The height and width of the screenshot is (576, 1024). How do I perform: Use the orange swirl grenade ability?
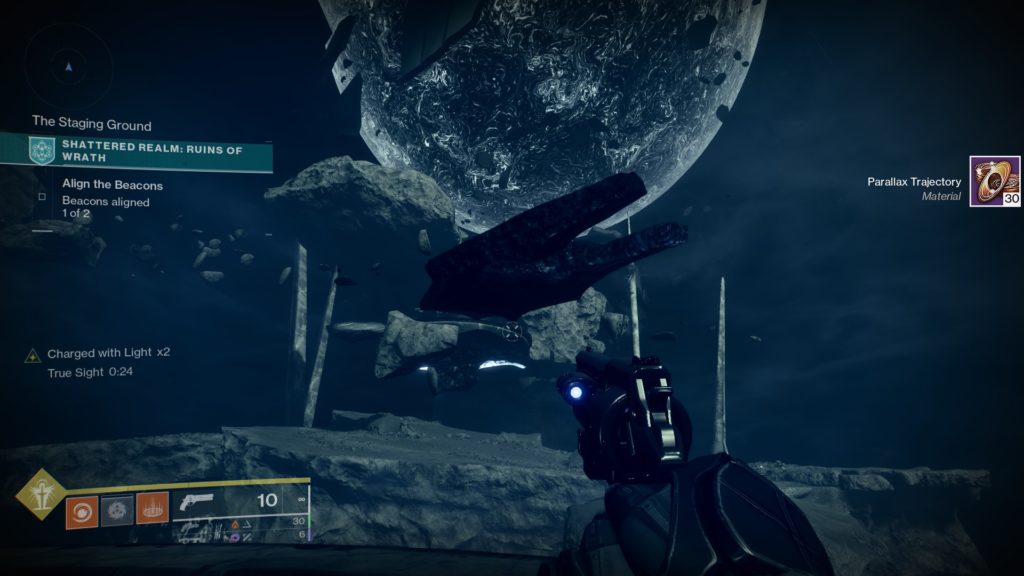coord(81,511)
